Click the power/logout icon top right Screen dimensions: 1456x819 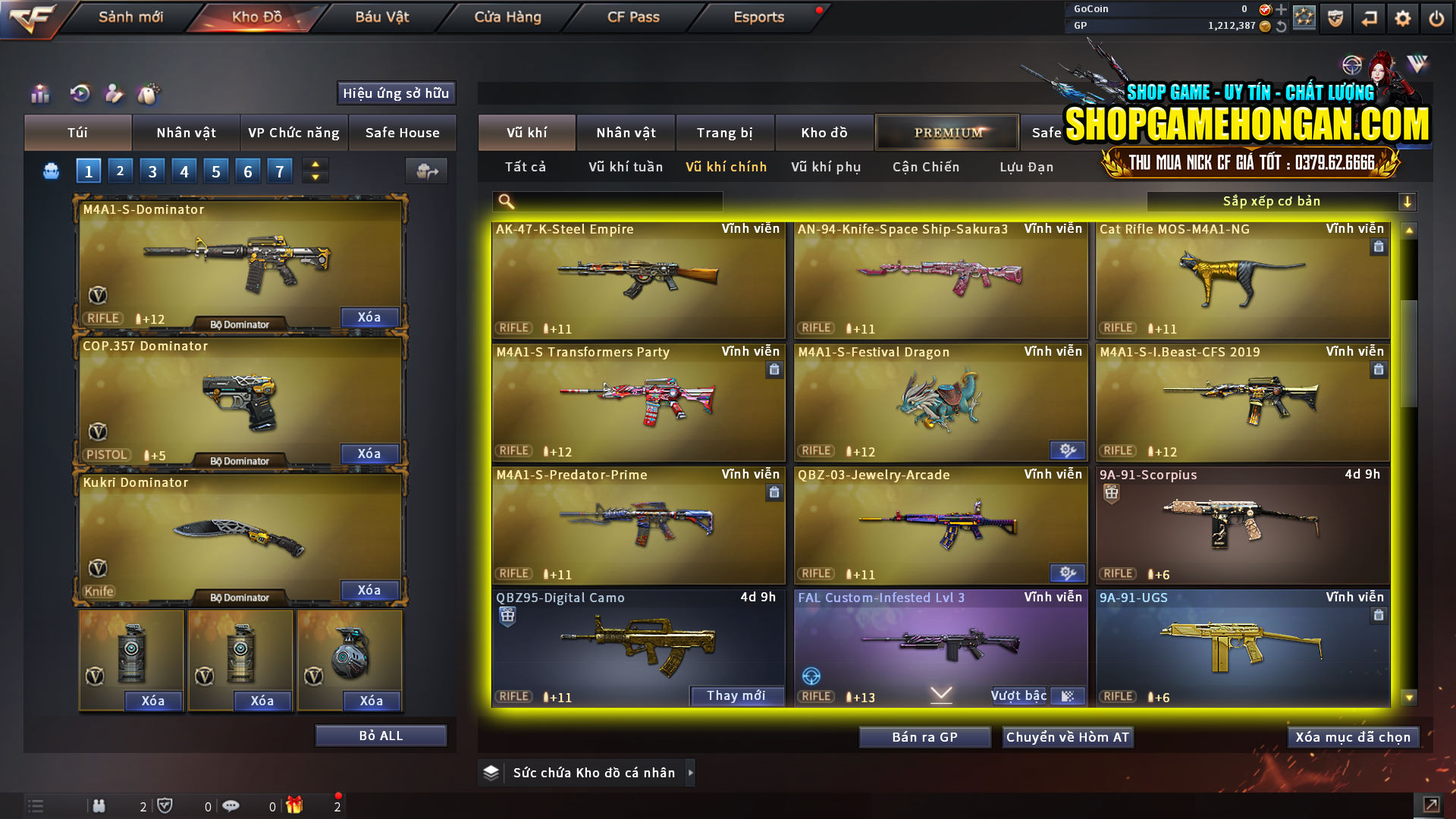tap(1437, 17)
